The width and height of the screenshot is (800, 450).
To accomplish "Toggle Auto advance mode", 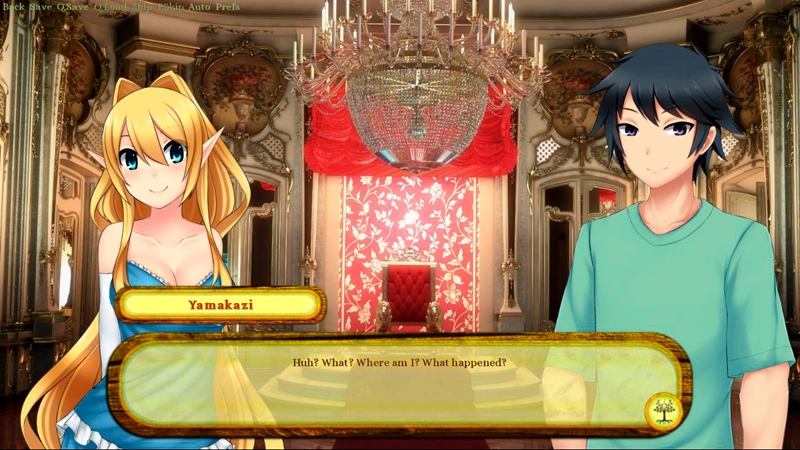I will [x=199, y=7].
